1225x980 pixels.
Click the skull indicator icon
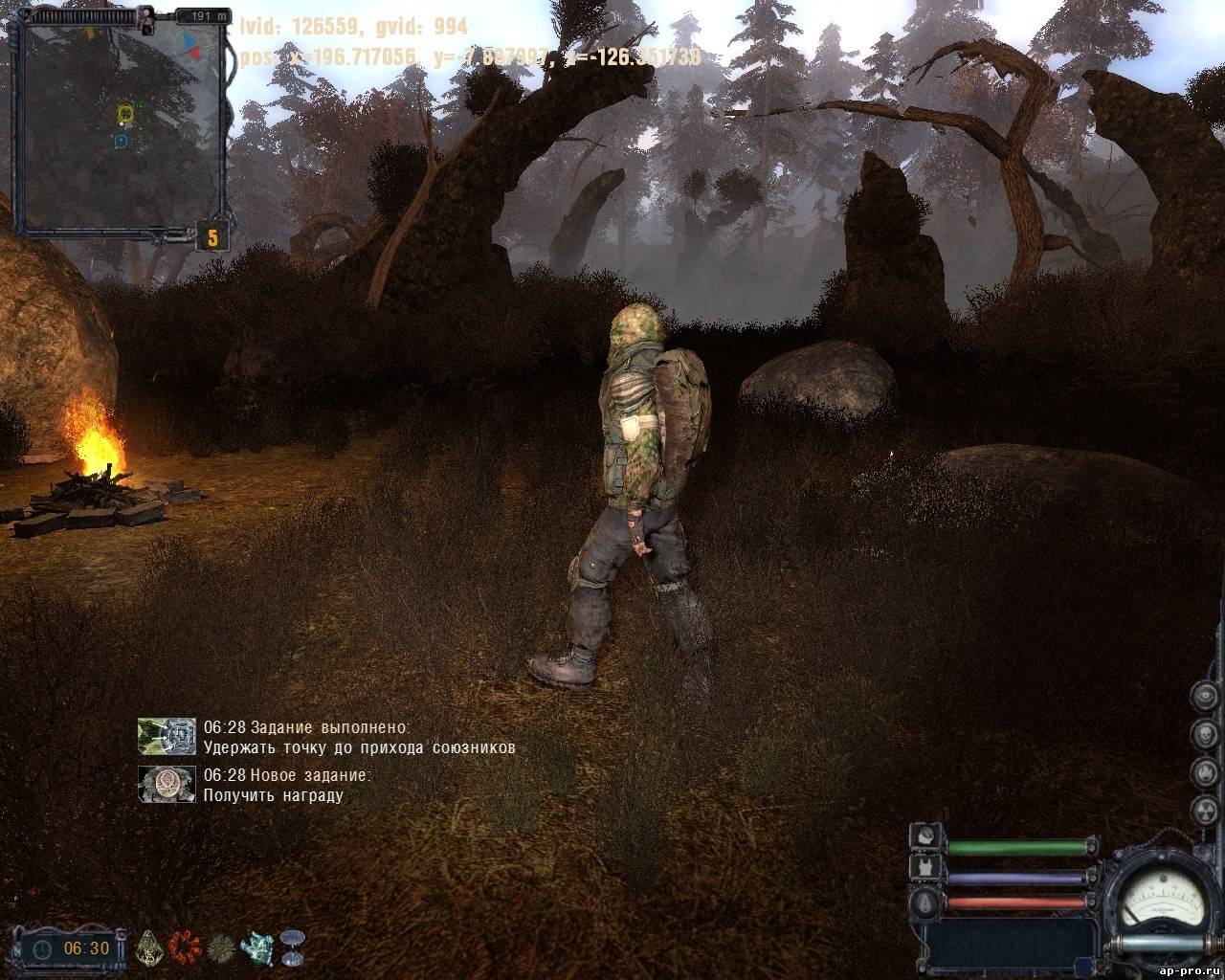pyautogui.click(x=1204, y=734)
